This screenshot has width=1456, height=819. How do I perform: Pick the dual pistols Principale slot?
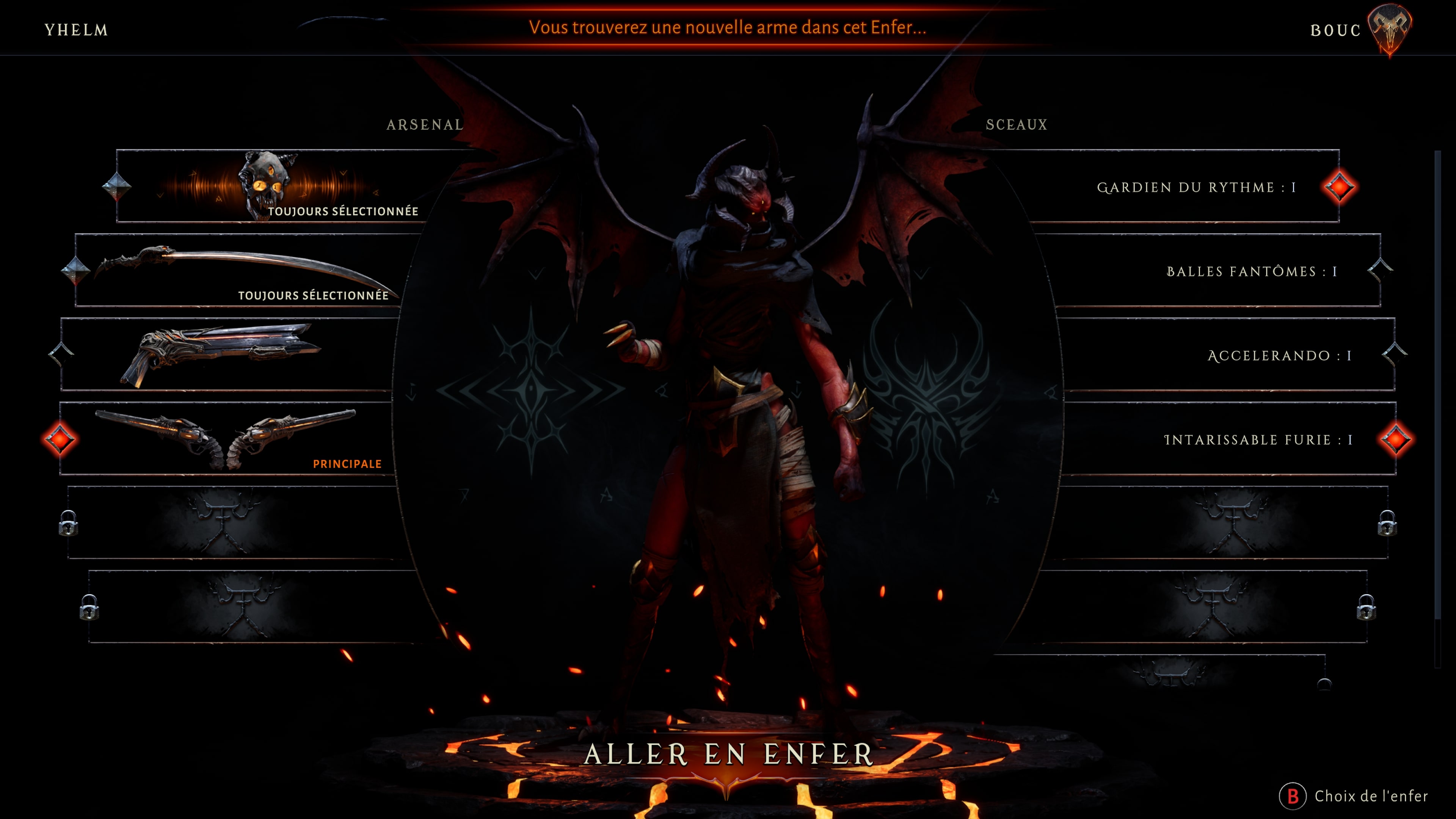pos(226,439)
